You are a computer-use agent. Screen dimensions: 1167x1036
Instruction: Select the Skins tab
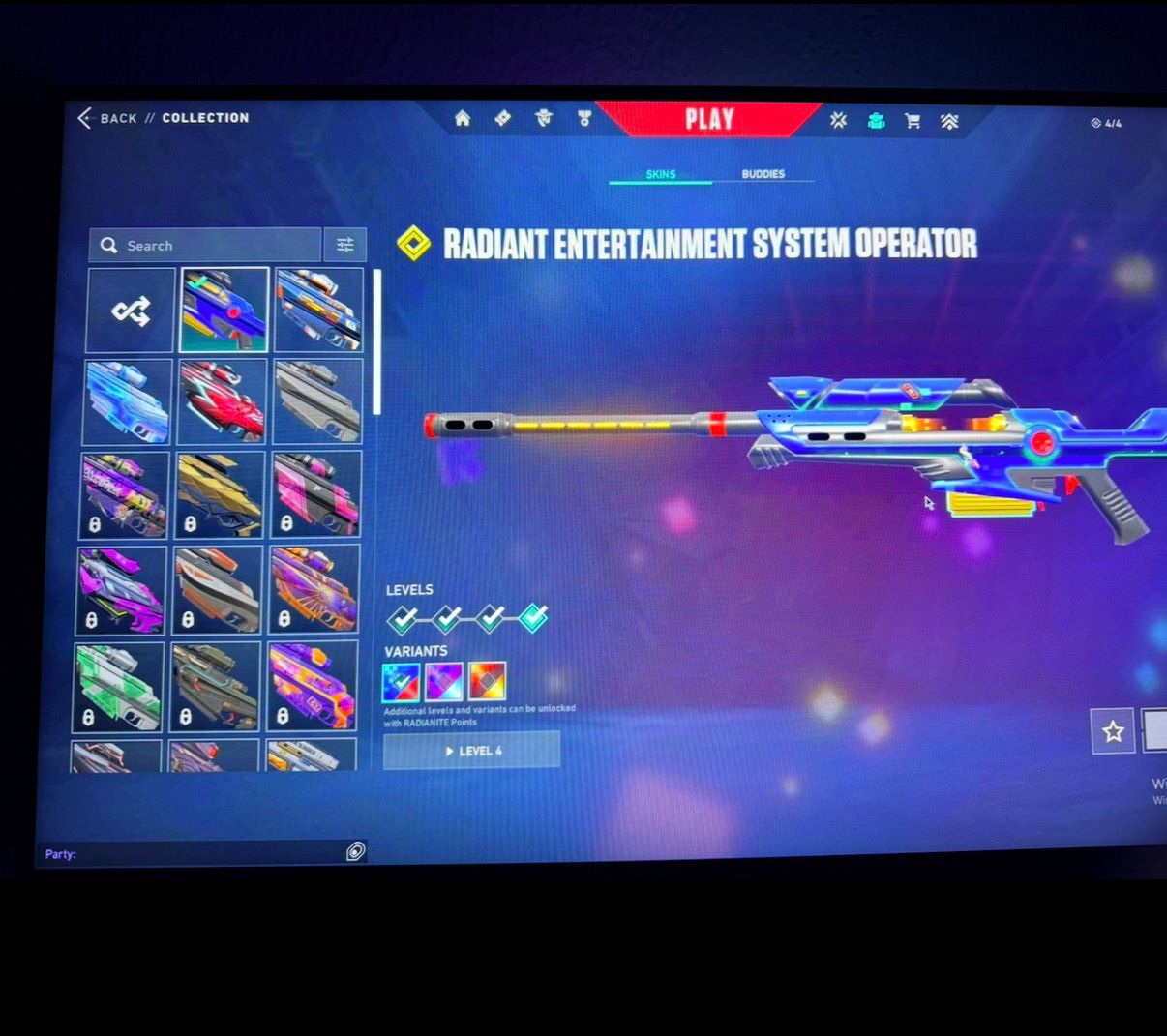(x=661, y=174)
